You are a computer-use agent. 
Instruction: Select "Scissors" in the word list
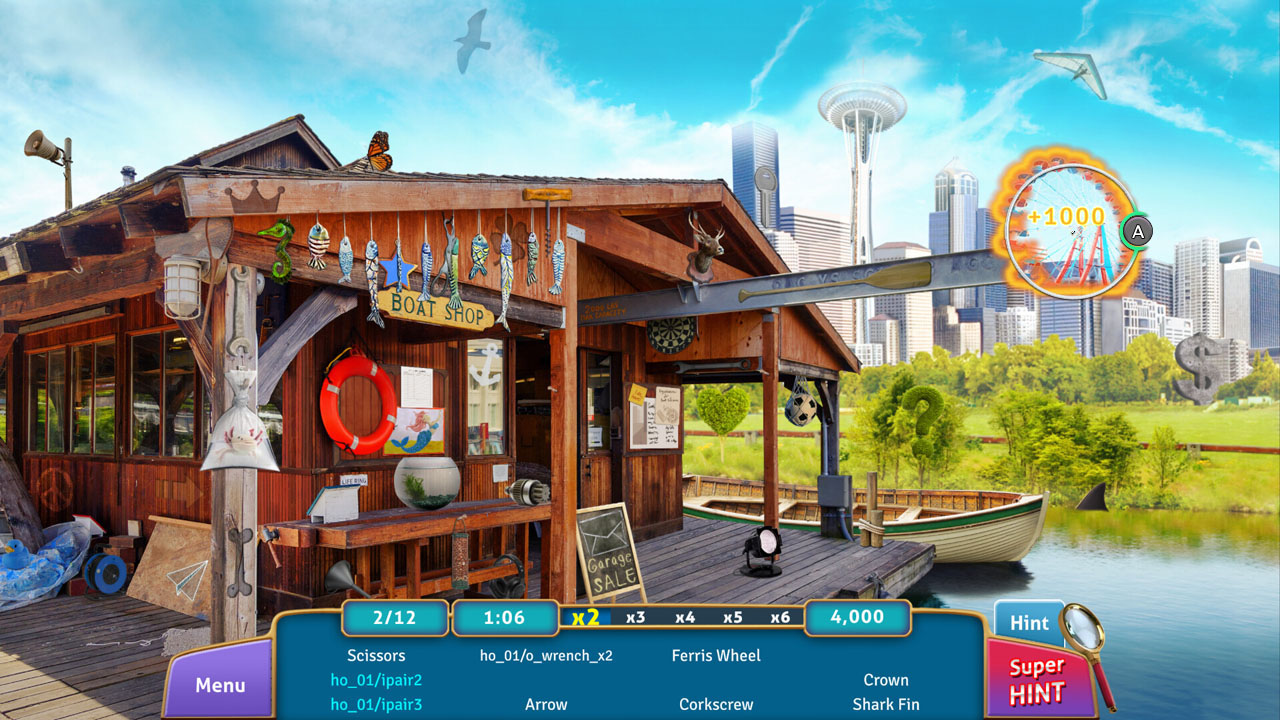(377, 655)
